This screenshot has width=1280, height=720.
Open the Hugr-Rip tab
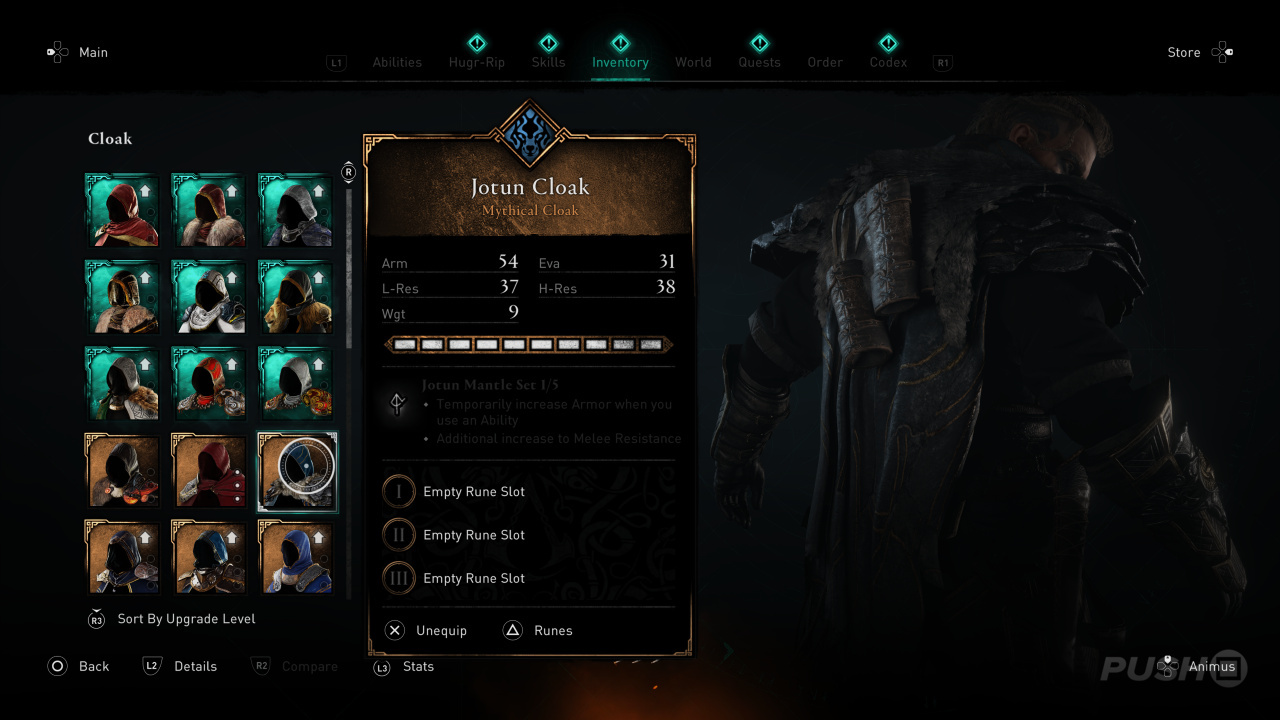pos(477,62)
